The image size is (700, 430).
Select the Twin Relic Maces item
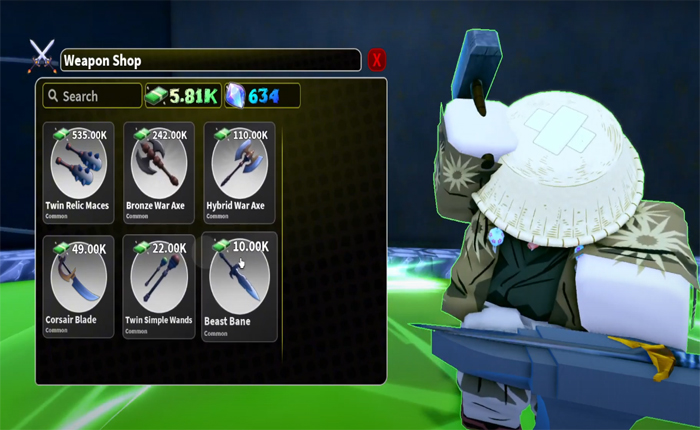click(x=78, y=172)
